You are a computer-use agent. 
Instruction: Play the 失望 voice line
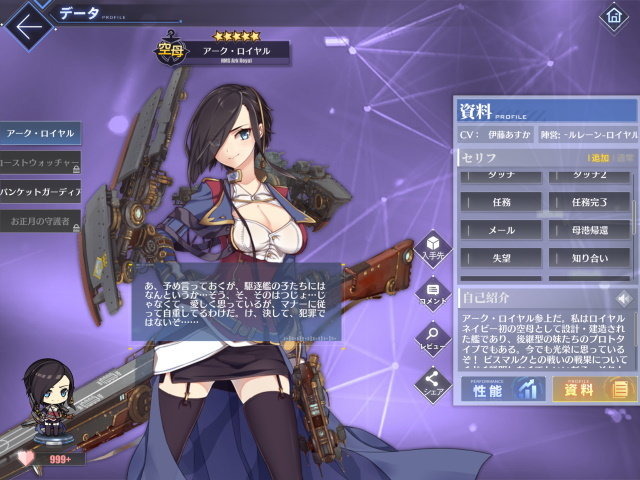[x=499, y=257]
